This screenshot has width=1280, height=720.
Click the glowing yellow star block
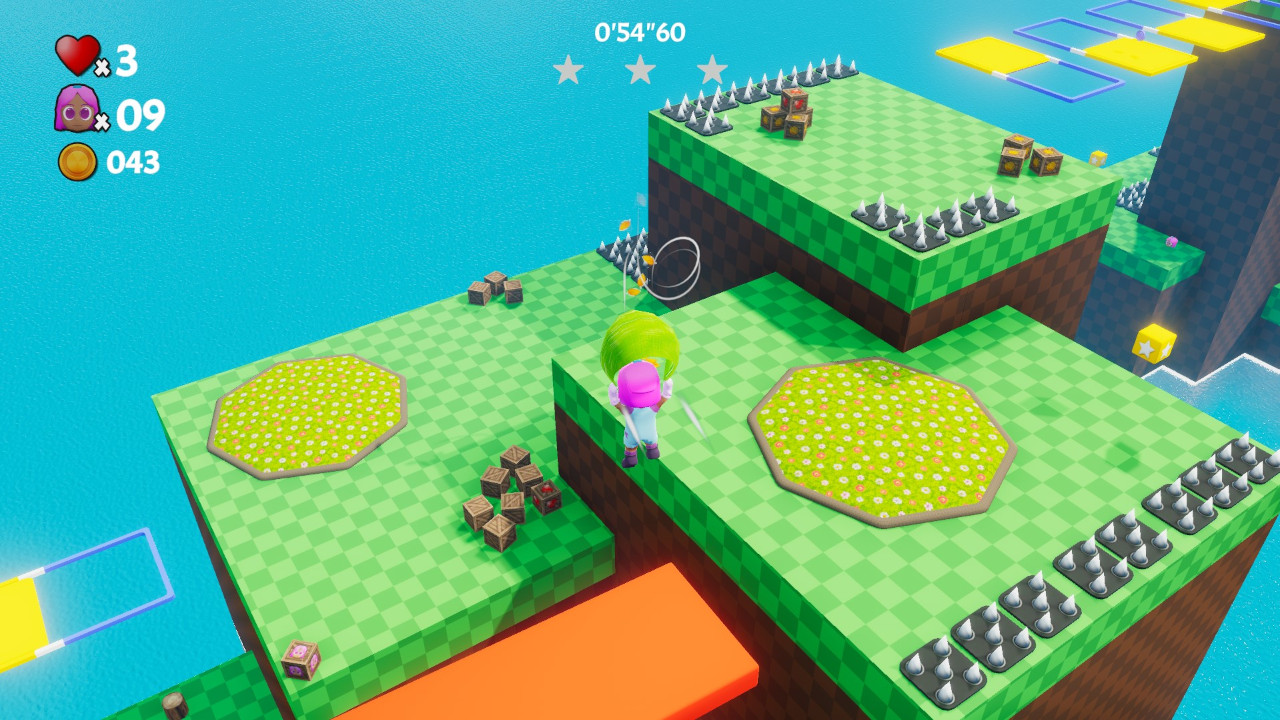1156,342
